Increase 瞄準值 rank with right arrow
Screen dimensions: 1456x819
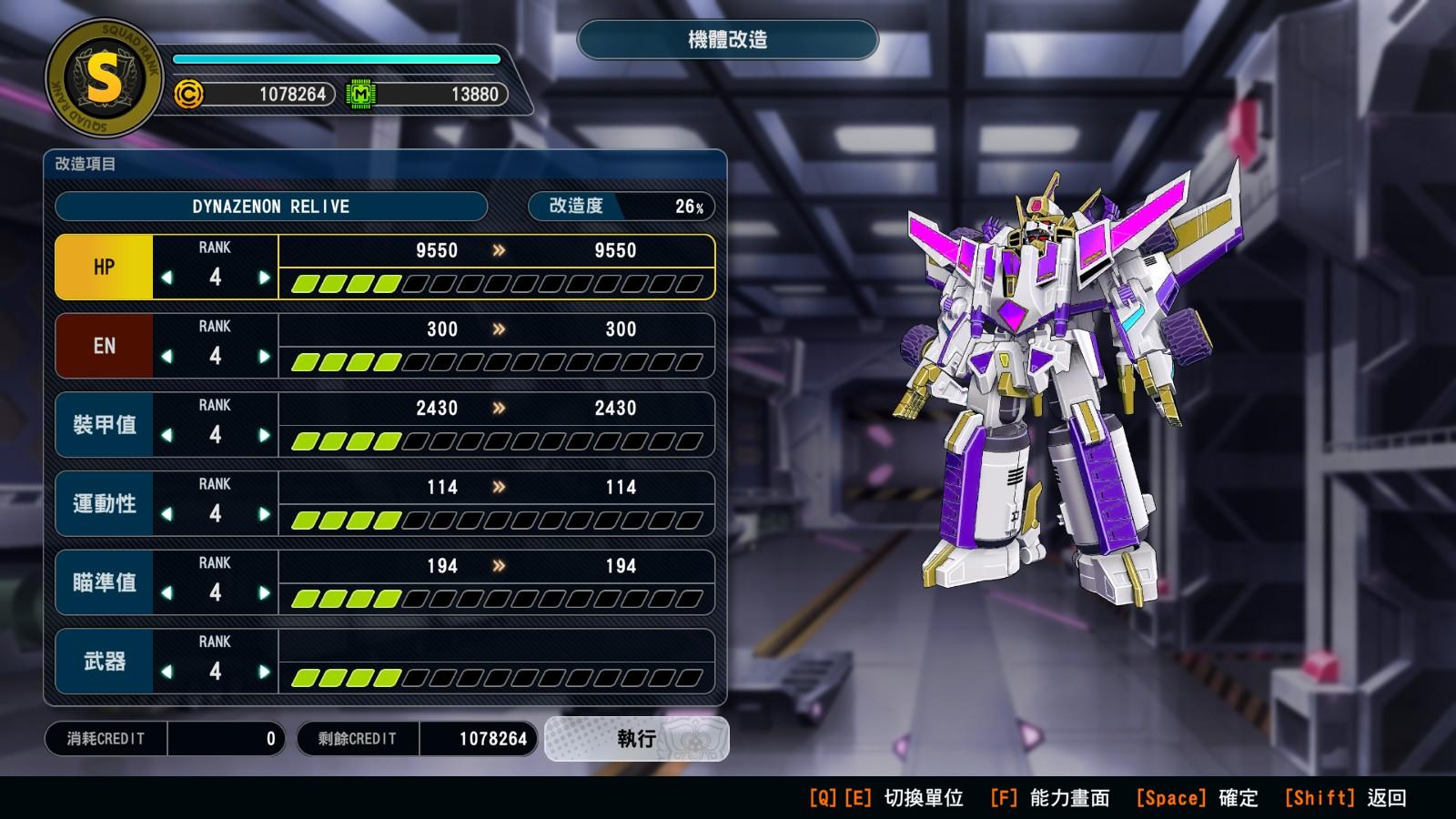pos(264,593)
